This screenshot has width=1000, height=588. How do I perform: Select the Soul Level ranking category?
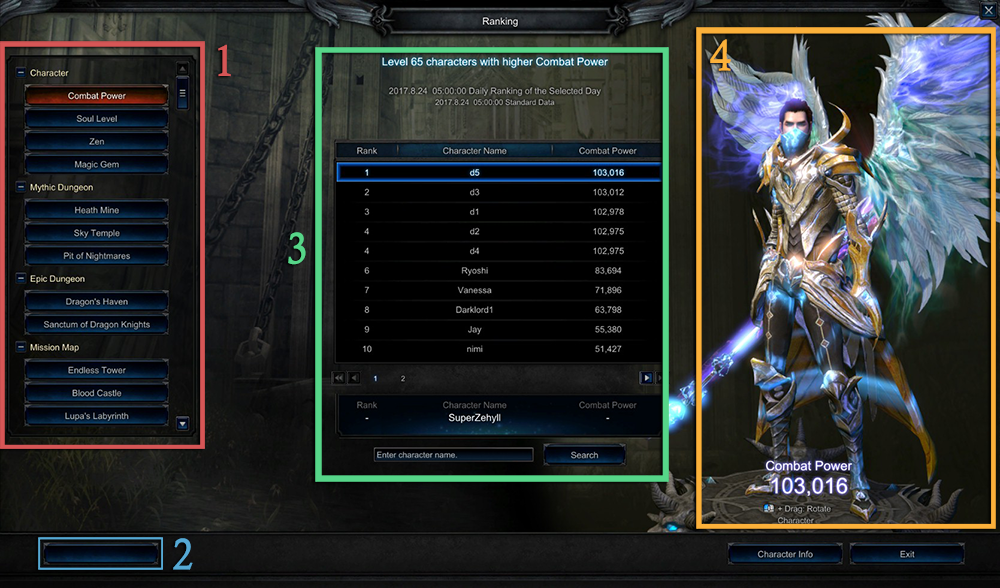[97, 119]
